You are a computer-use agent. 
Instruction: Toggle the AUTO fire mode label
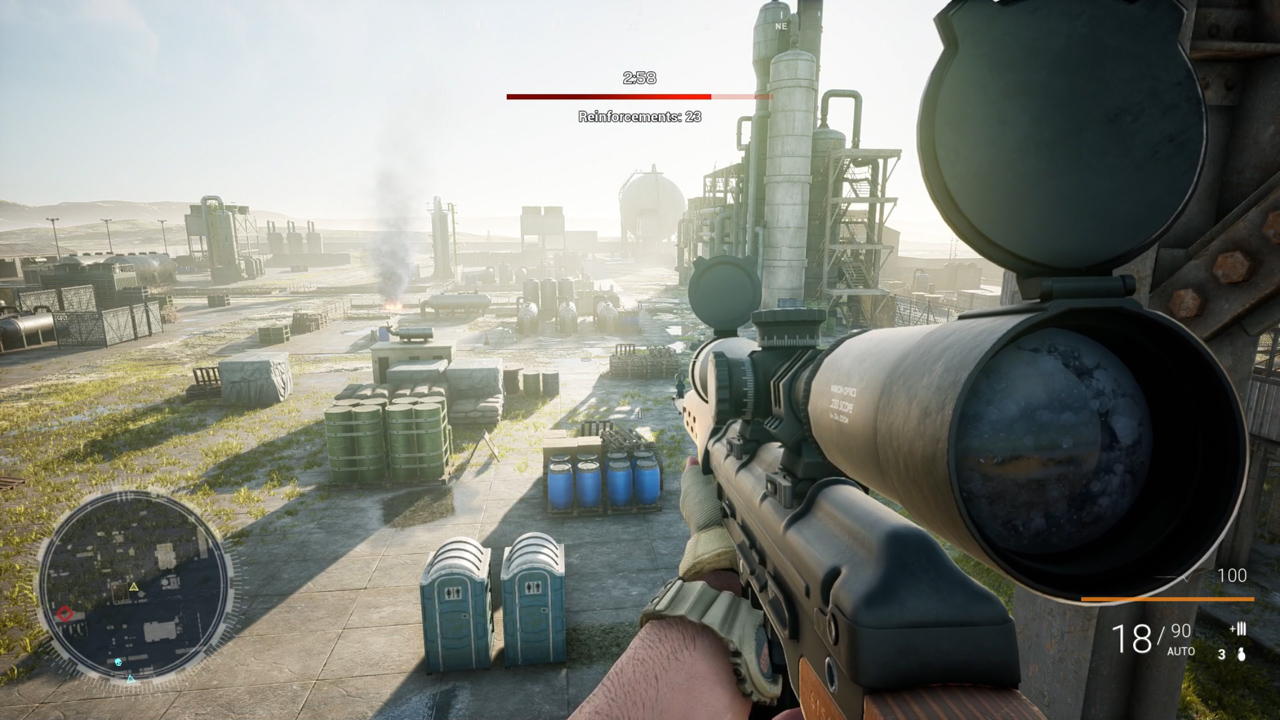pos(1181,651)
